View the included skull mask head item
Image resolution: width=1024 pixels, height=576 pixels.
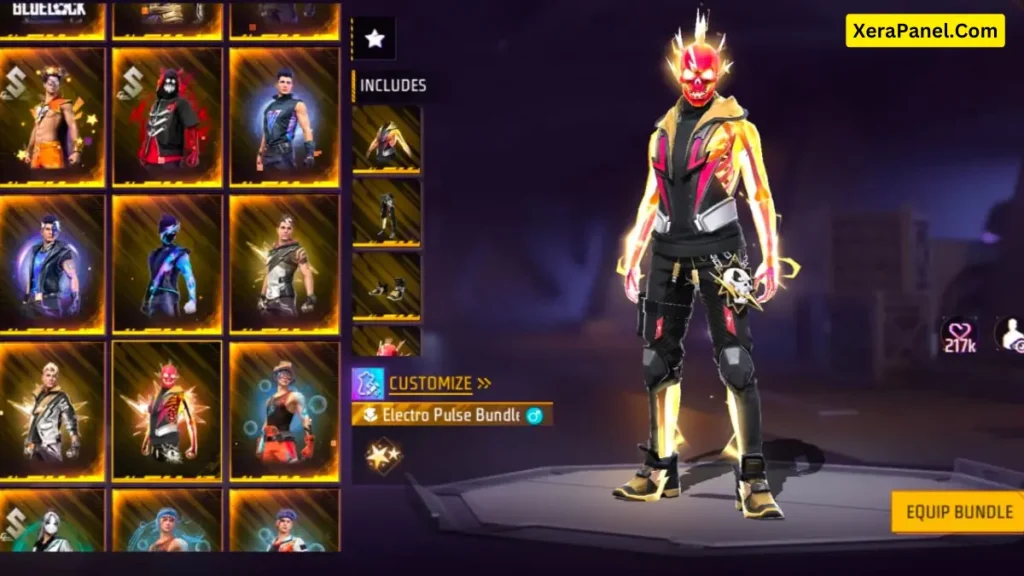386,342
